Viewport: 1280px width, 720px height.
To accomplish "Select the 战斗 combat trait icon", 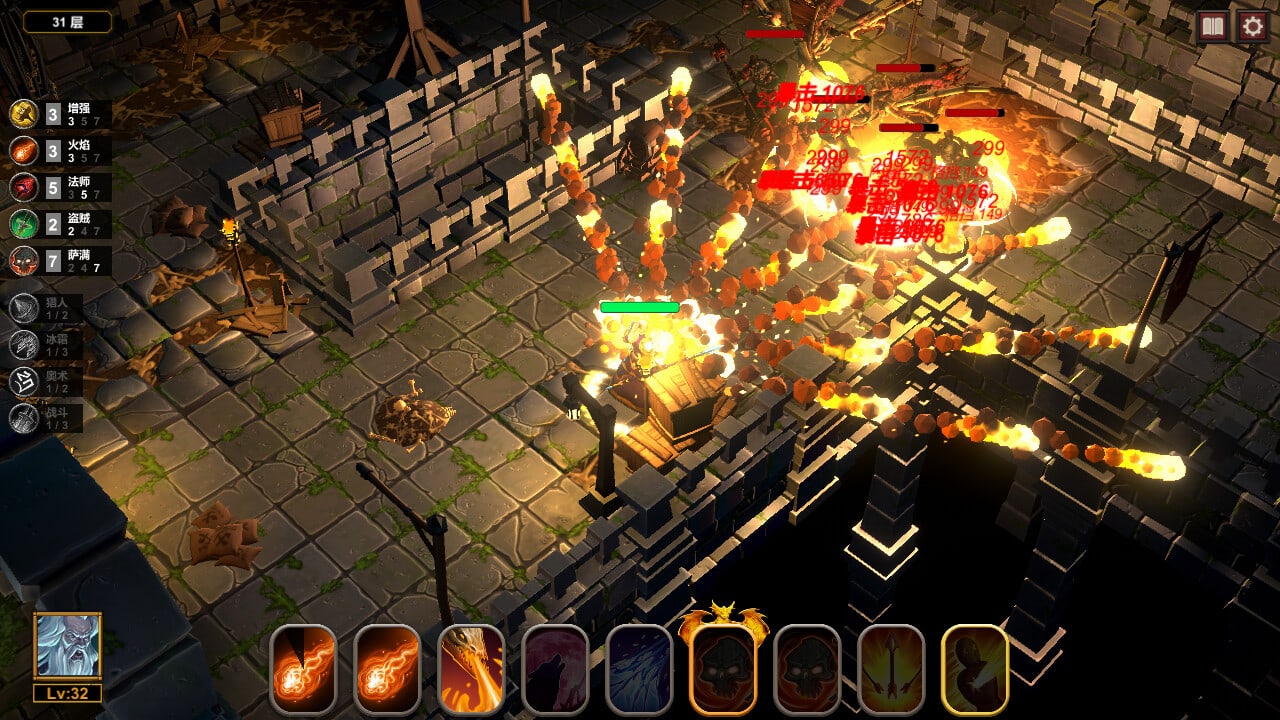I will [x=24, y=418].
